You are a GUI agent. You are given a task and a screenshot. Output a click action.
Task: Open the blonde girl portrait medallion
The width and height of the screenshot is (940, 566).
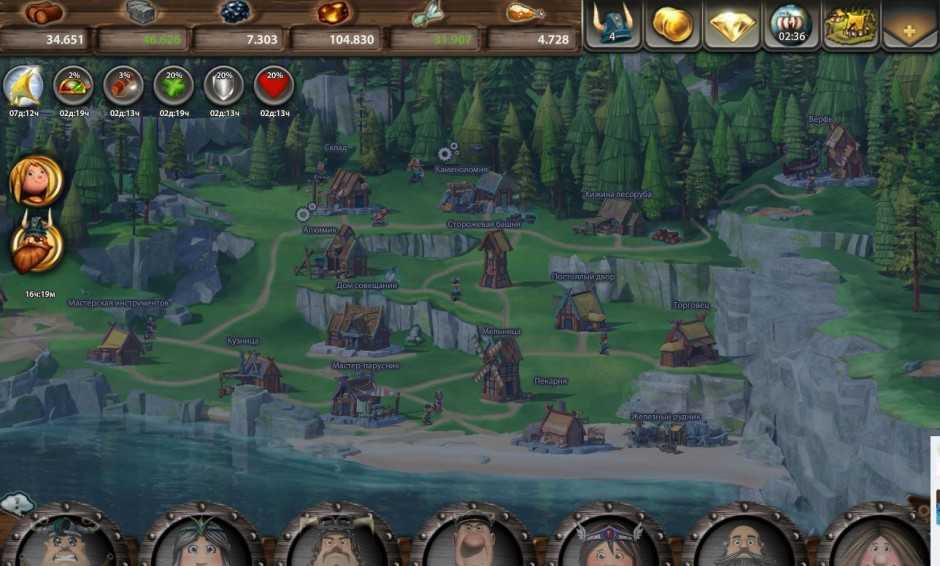pyautogui.click(x=35, y=181)
